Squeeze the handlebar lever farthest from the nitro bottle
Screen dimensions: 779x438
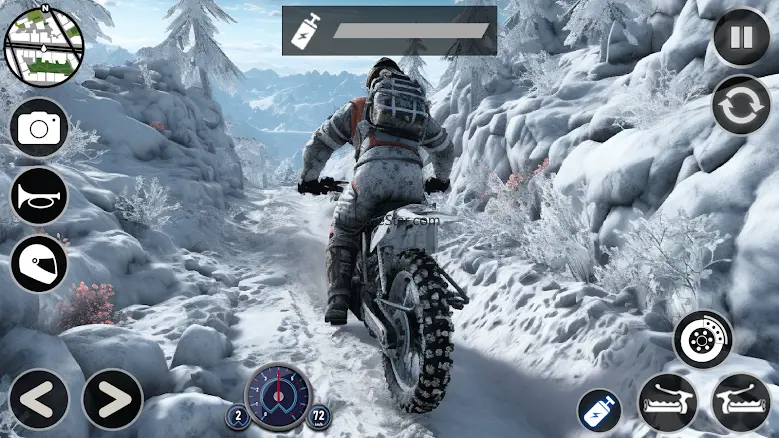(x=741, y=402)
